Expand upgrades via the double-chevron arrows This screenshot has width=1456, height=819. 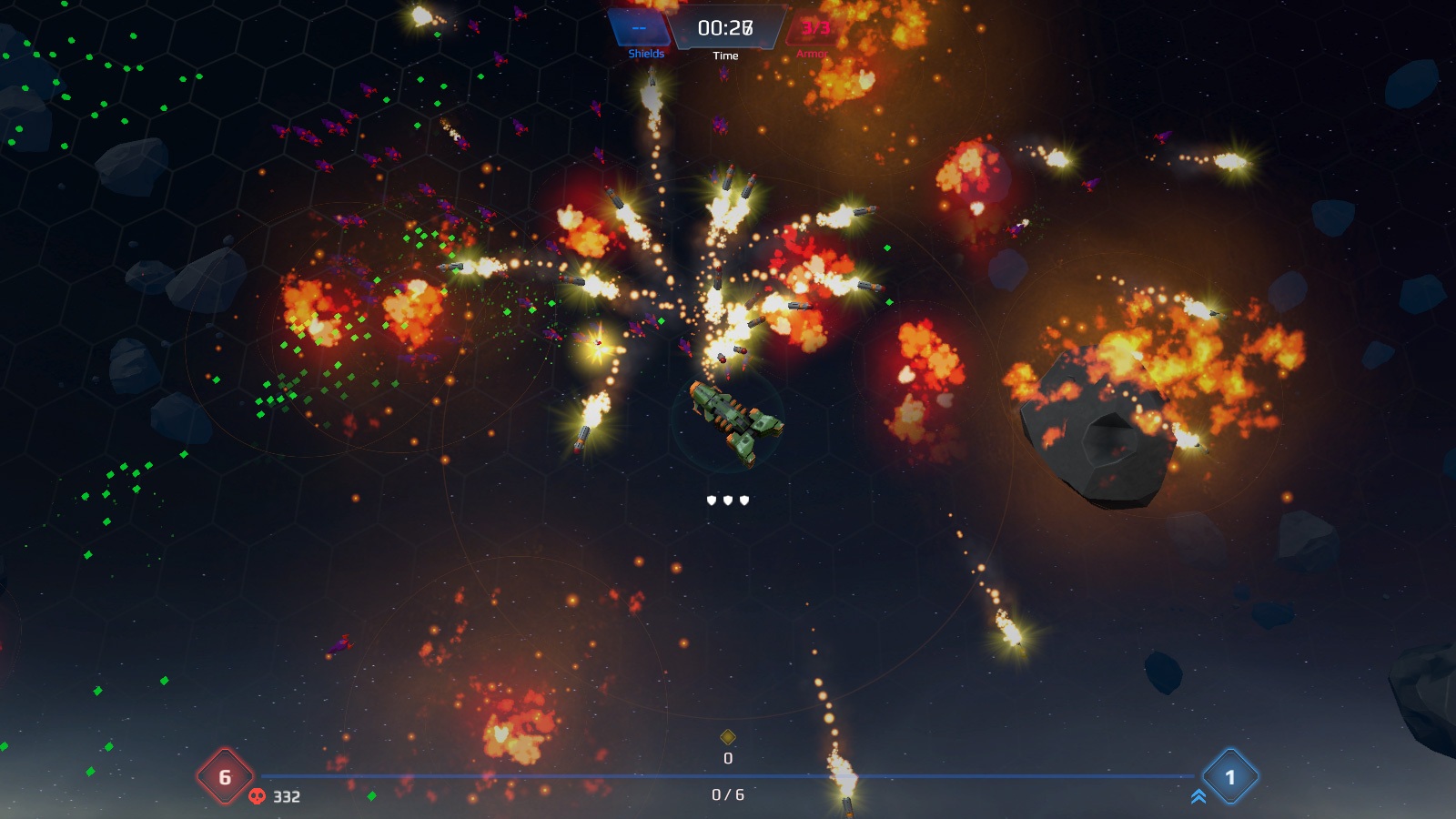1199,797
